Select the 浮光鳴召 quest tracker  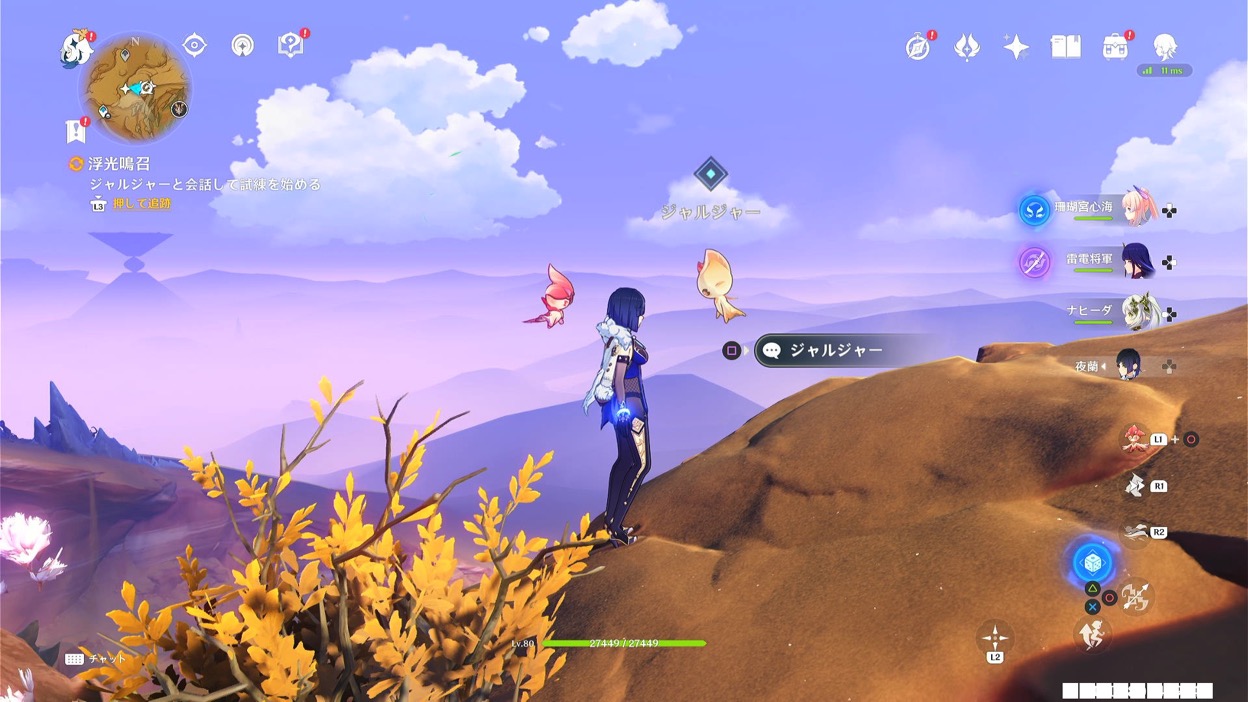coord(118,164)
